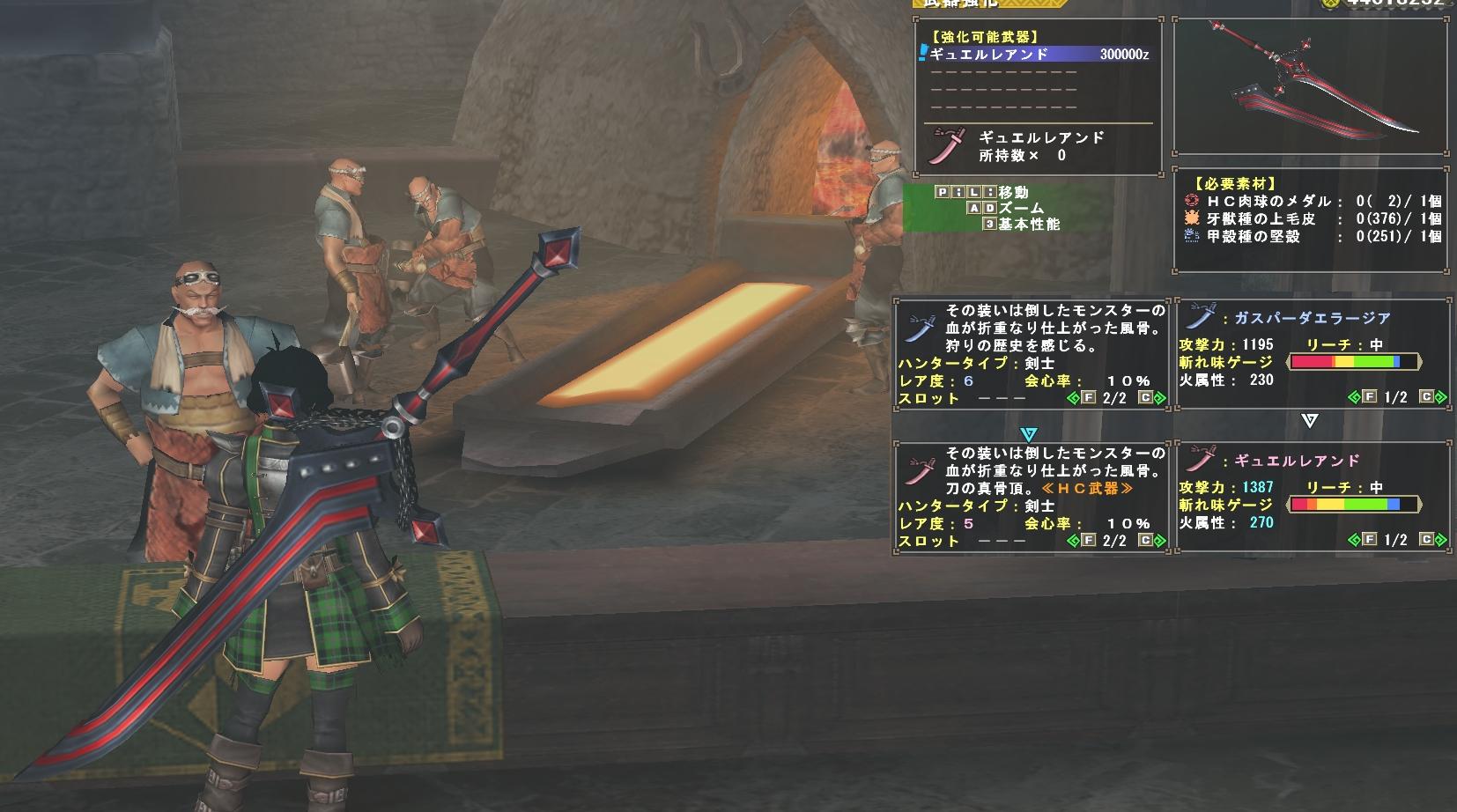The height and width of the screenshot is (812, 1457).
Task: Select the HC肉球のメダル material row
Action: coord(1313,201)
